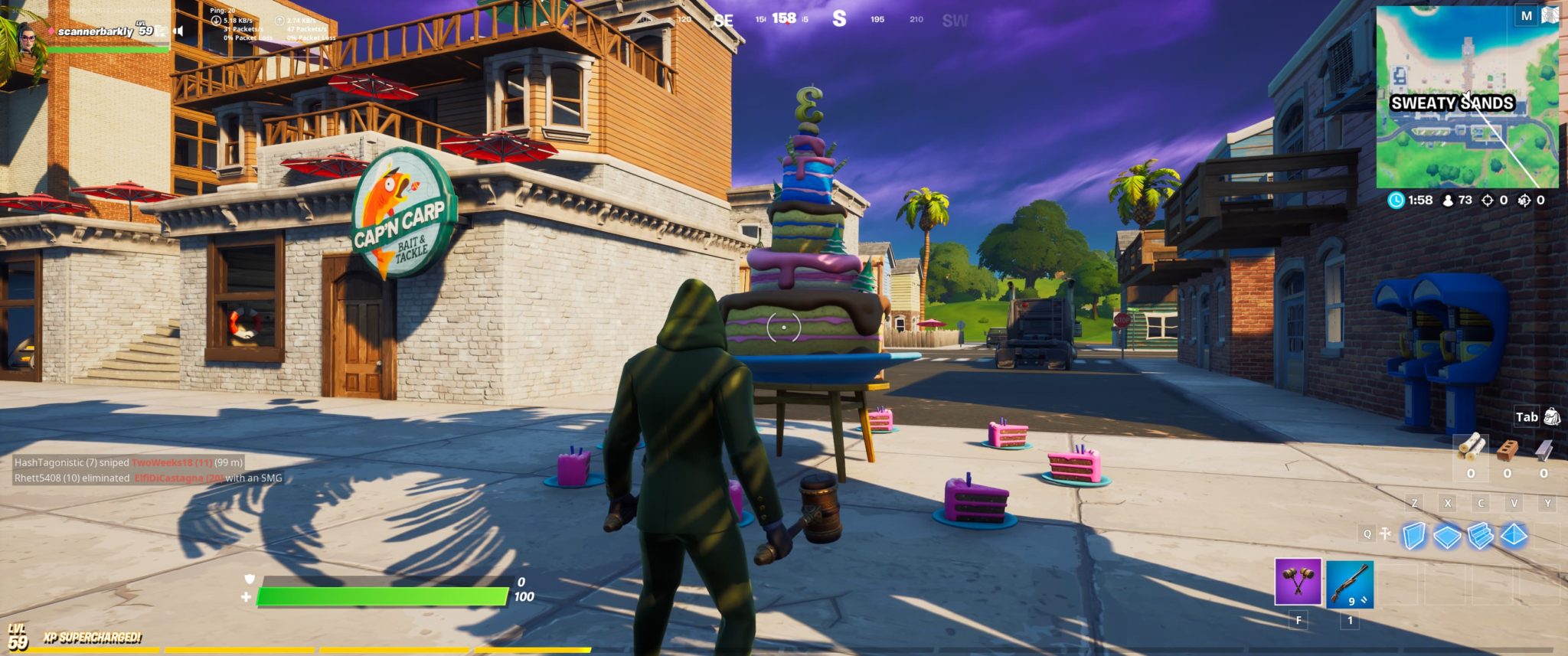This screenshot has height=656, width=1568.
Task: Mute the speaker icon by scannerbarkly's name
Action: click(178, 32)
